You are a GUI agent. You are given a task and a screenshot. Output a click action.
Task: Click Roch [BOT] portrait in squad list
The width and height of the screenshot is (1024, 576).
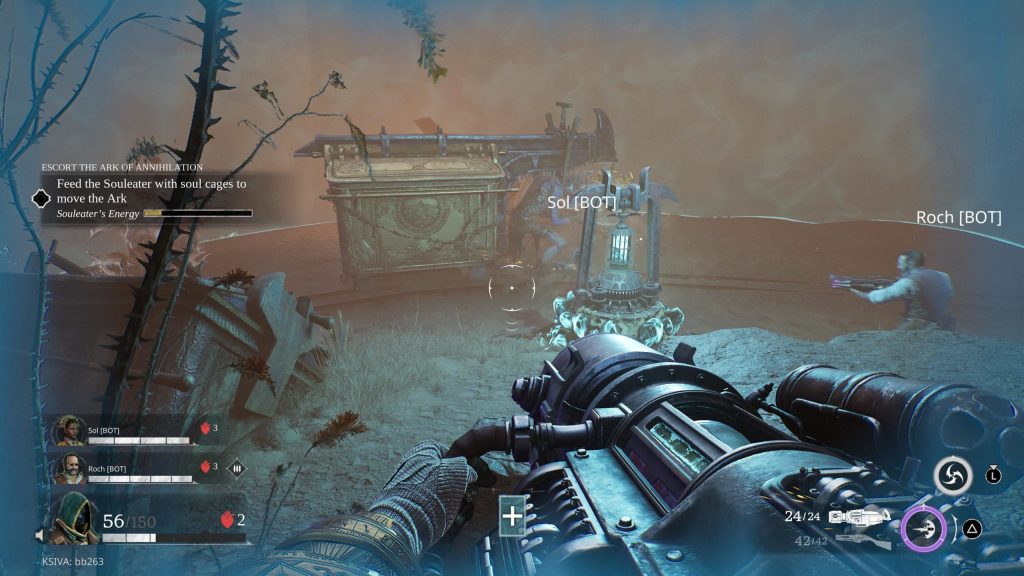(67, 467)
